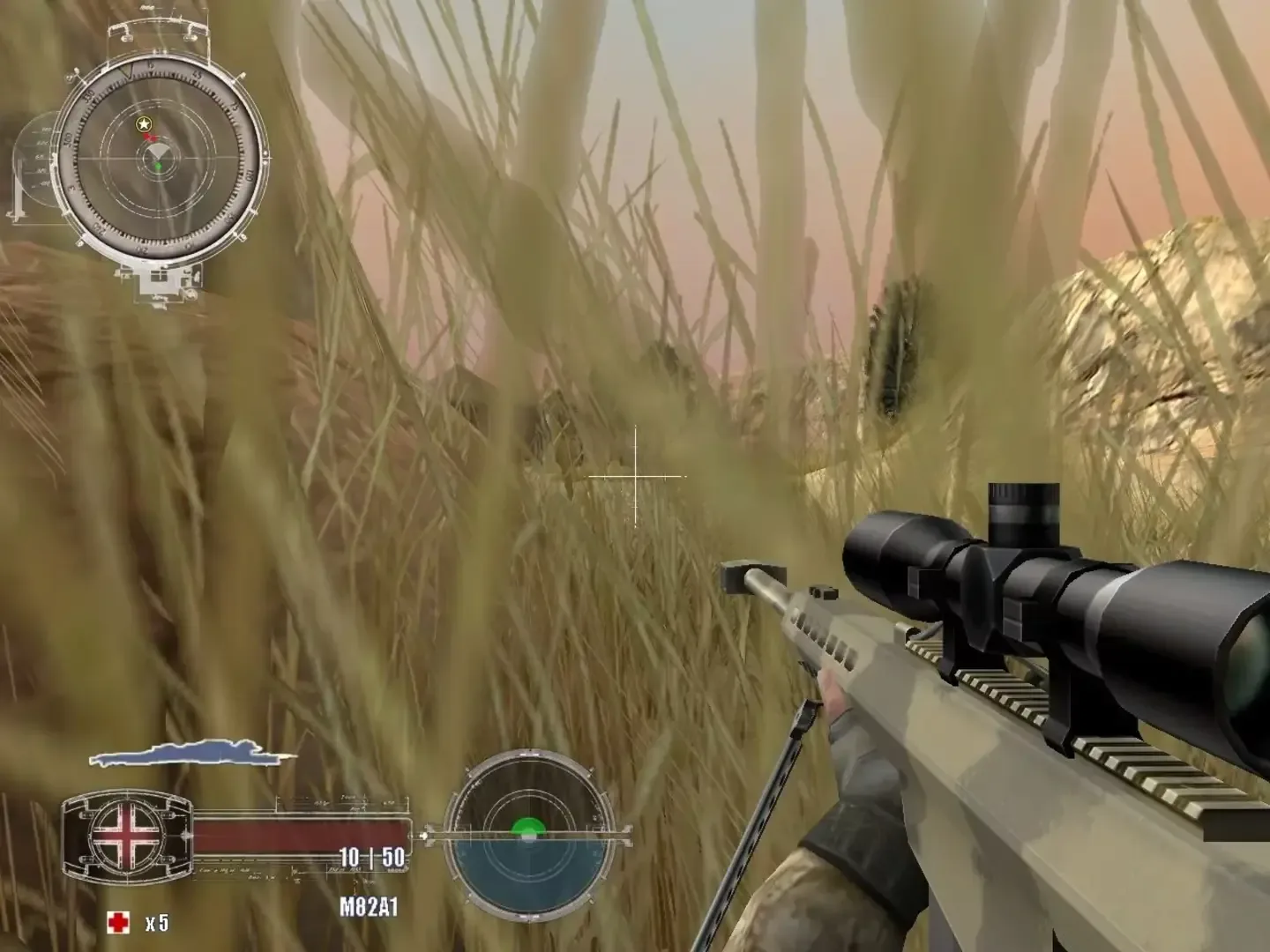
Task: Click the compass mounting bracket above the dial
Action: (159, 26)
